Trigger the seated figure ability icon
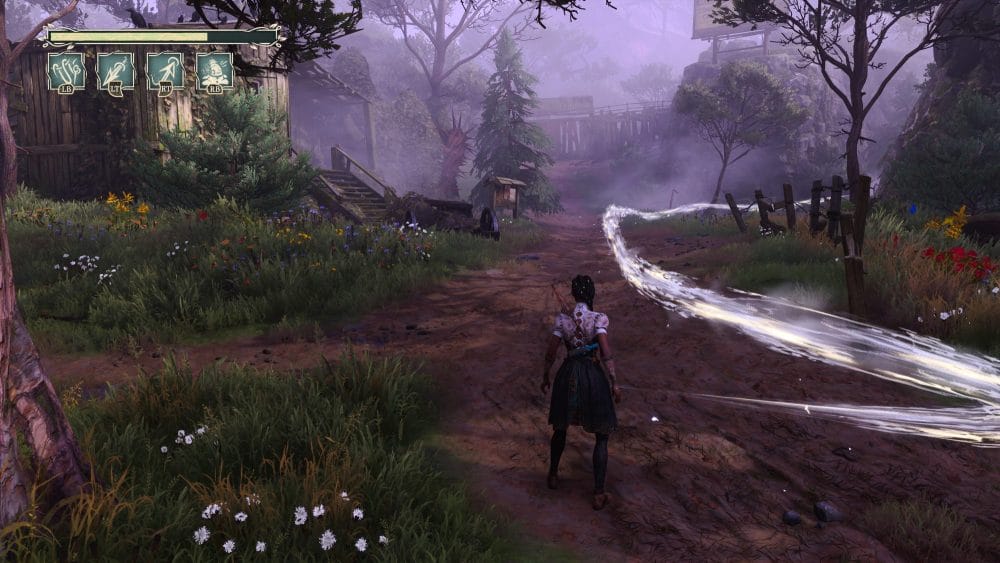The width and height of the screenshot is (1000, 563). 215,71
